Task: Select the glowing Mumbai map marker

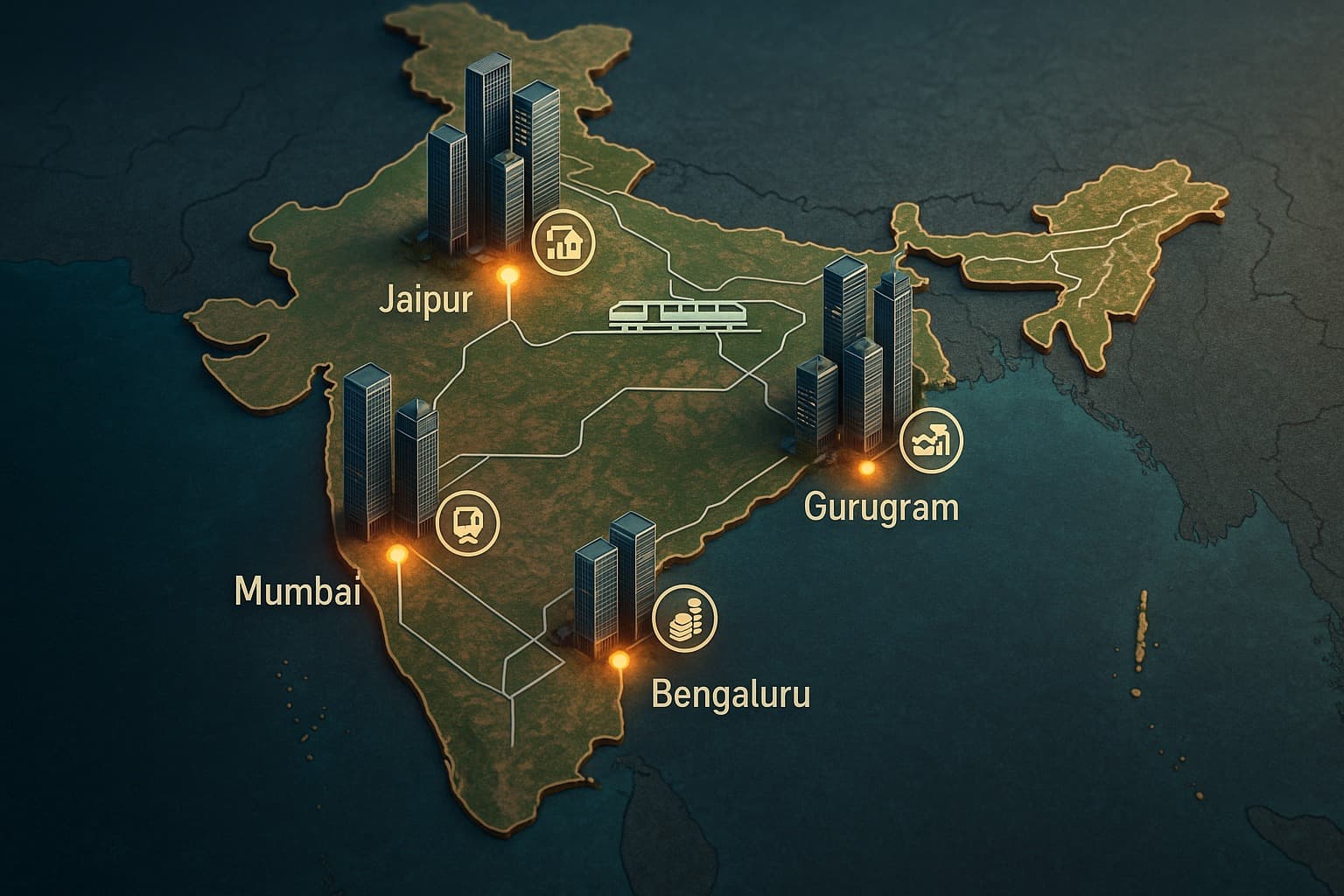Action: 397,554
